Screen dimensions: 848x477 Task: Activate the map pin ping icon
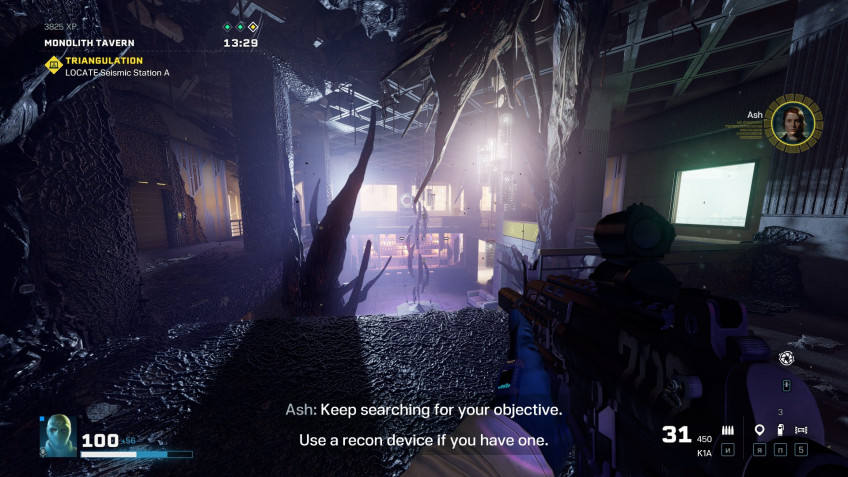coord(759,430)
